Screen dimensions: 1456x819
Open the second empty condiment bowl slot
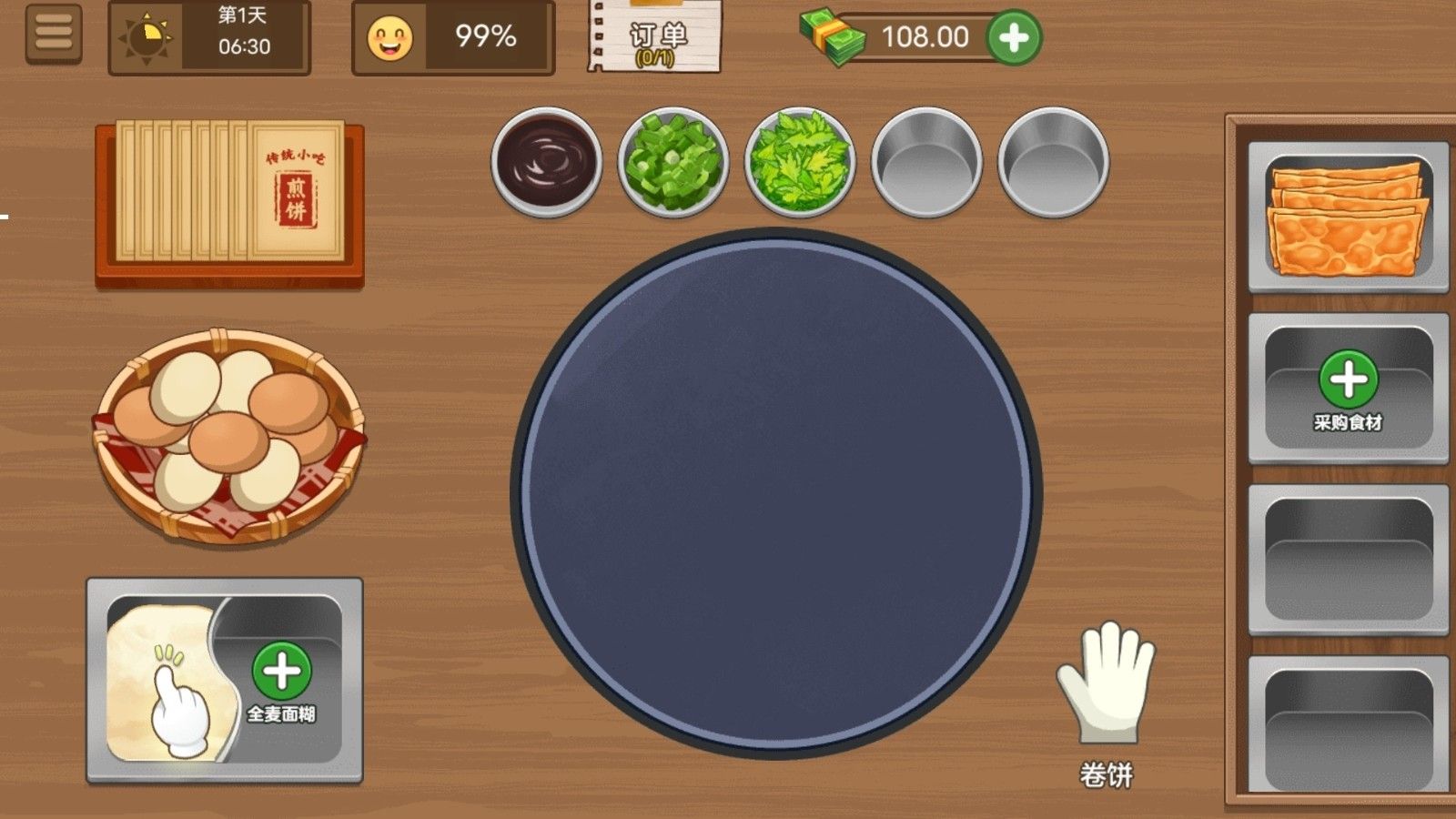(1051, 164)
